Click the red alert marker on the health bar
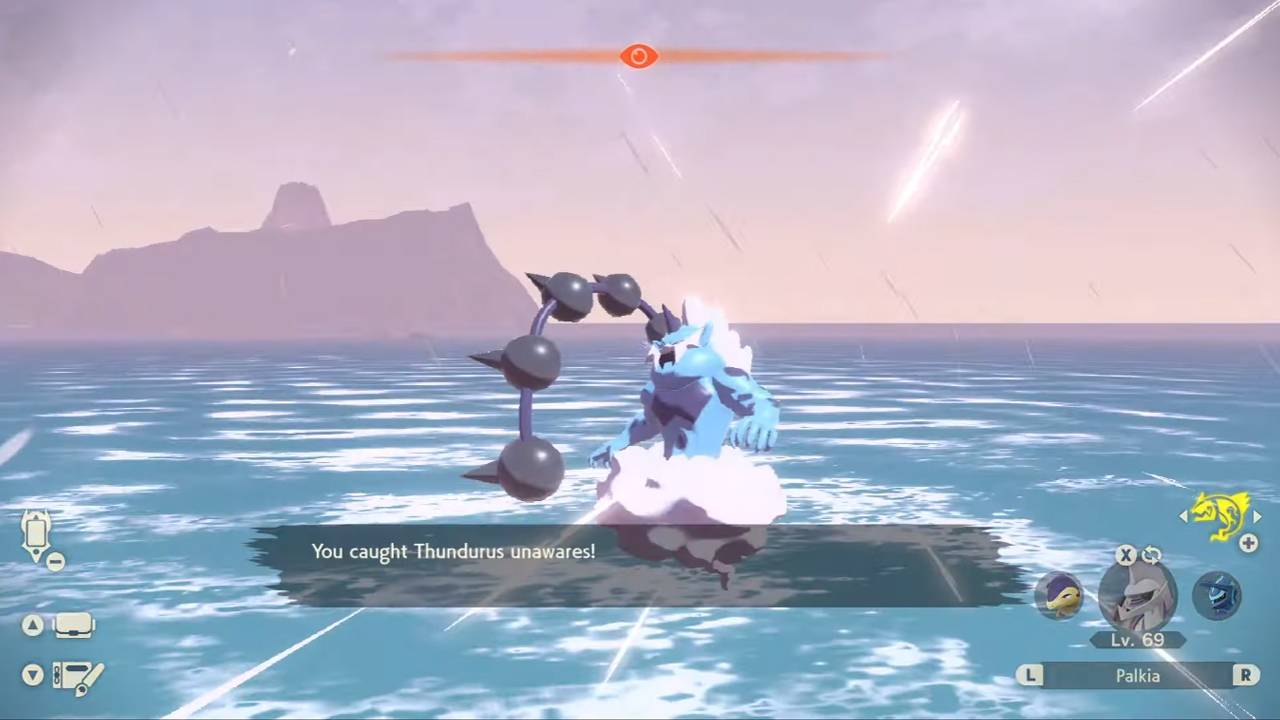This screenshot has height=720, width=1280. click(x=639, y=56)
